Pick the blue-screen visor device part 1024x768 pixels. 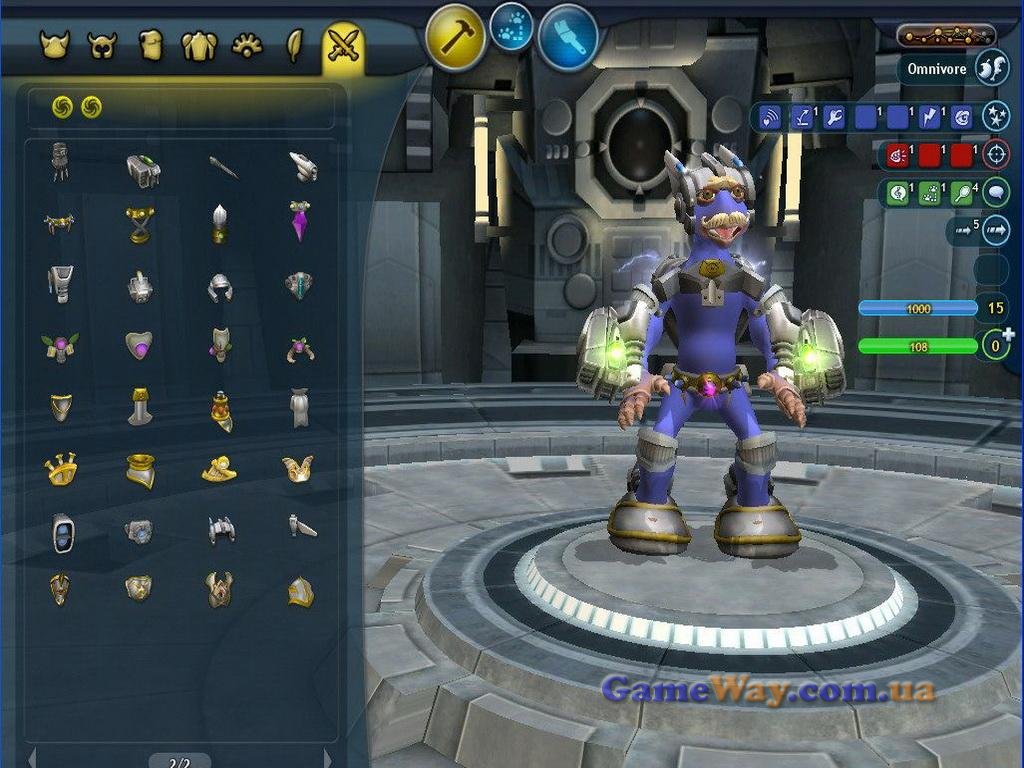pos(63,532)
